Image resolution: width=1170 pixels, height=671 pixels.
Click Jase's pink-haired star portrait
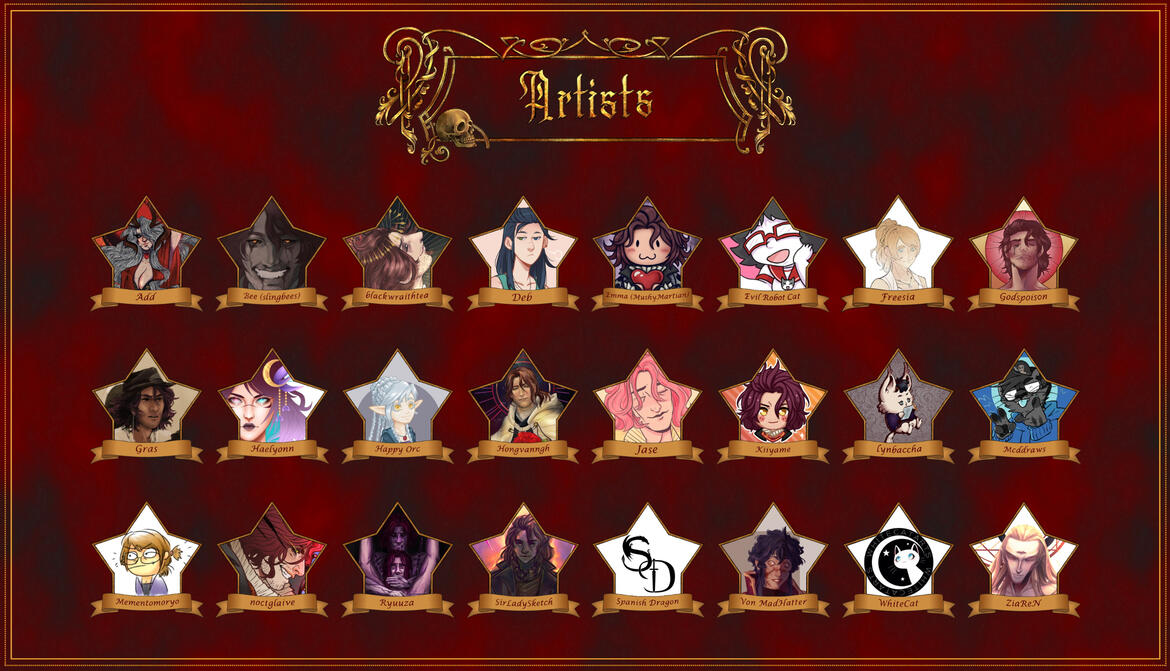pos(648,405)
